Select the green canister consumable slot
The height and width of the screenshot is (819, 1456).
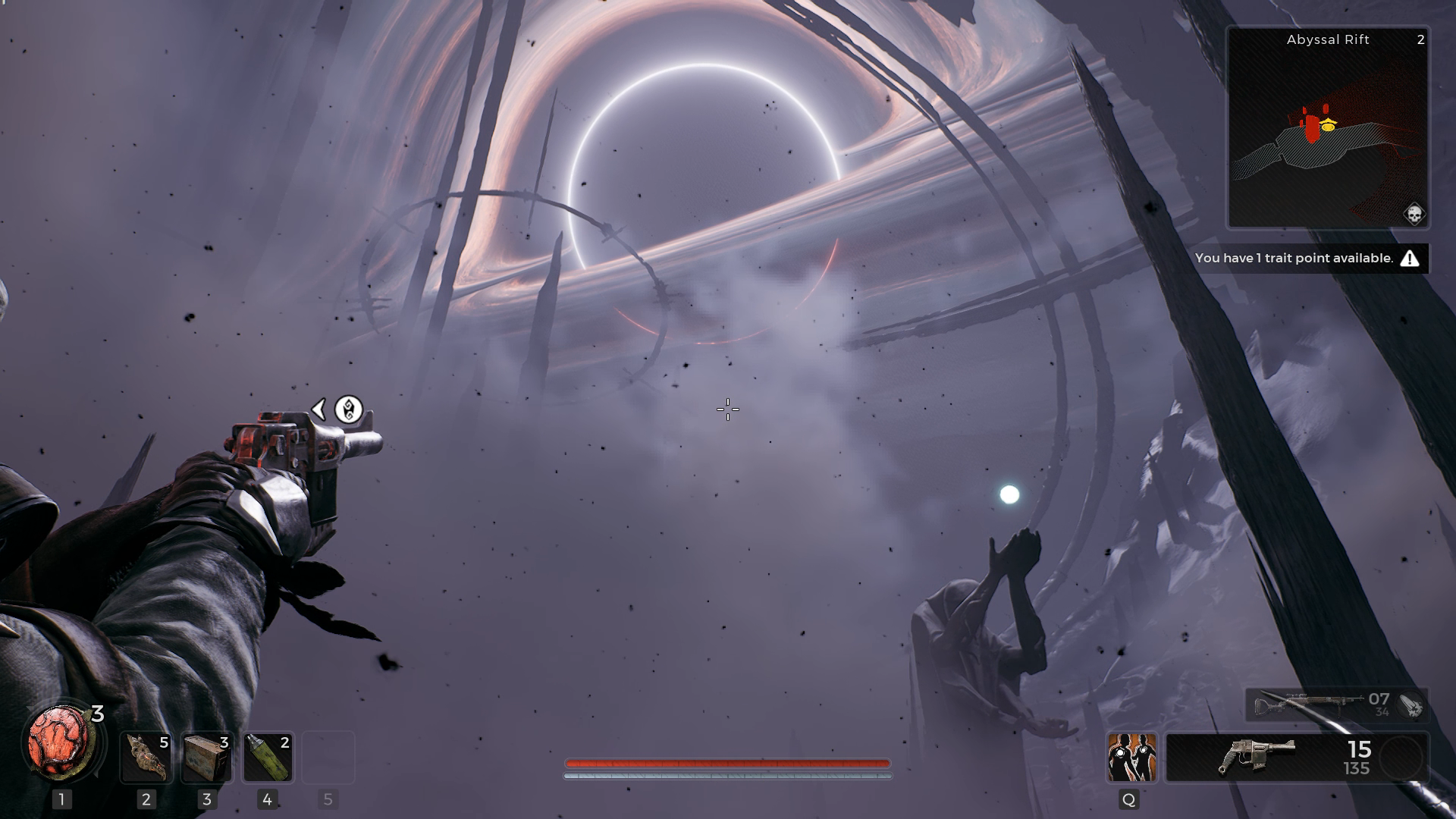[267, 757]
